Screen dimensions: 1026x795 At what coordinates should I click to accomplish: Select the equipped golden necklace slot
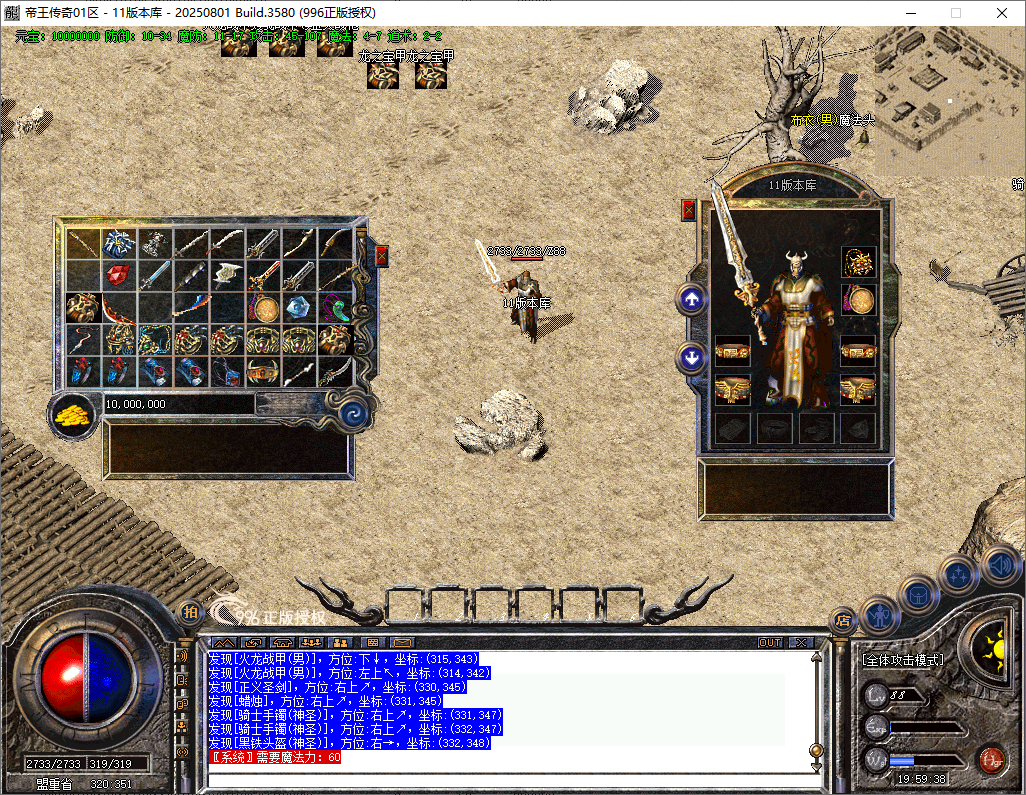click(x=858, y=262)
